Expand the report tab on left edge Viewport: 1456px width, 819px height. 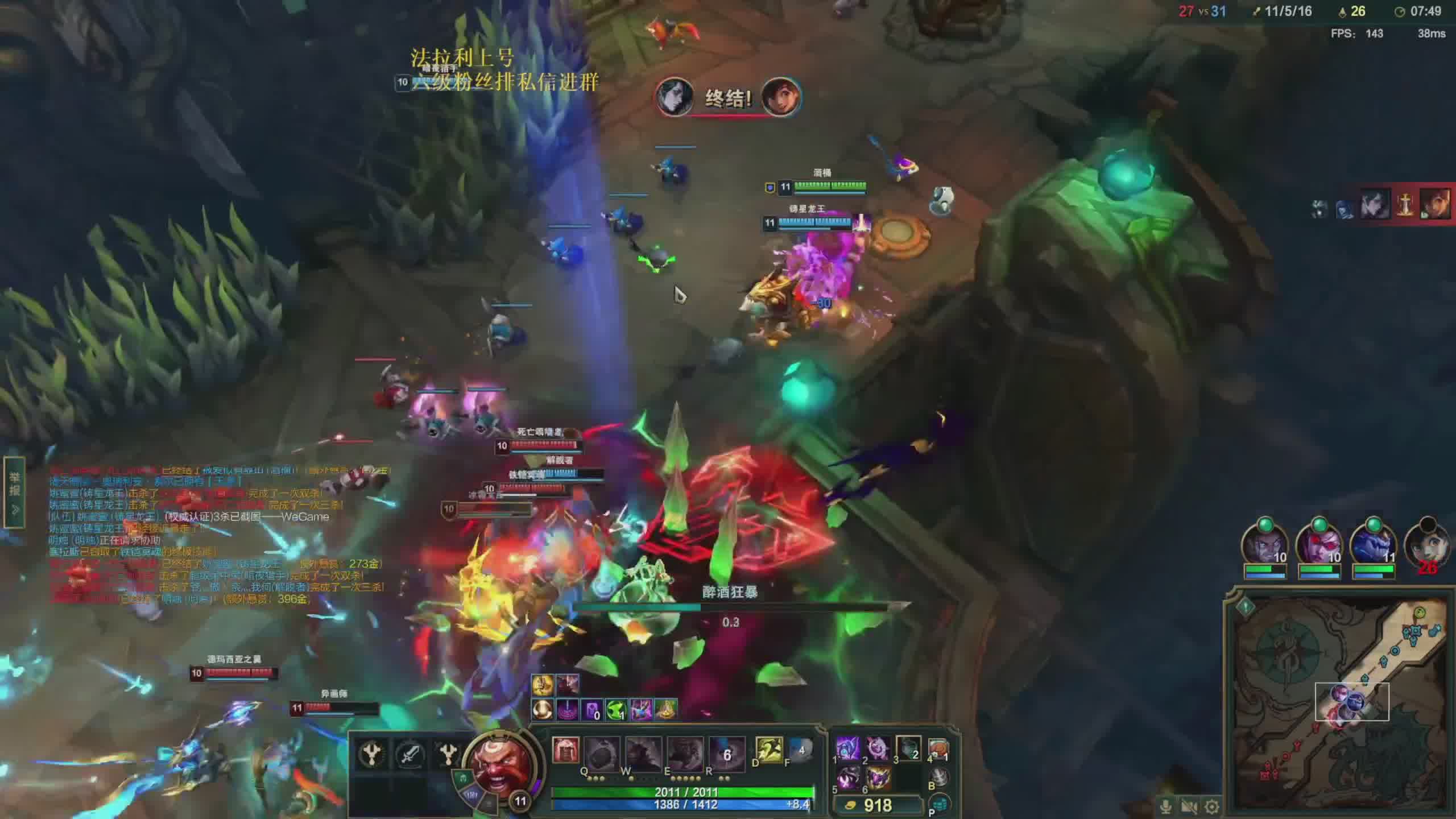tap(15, 493)
